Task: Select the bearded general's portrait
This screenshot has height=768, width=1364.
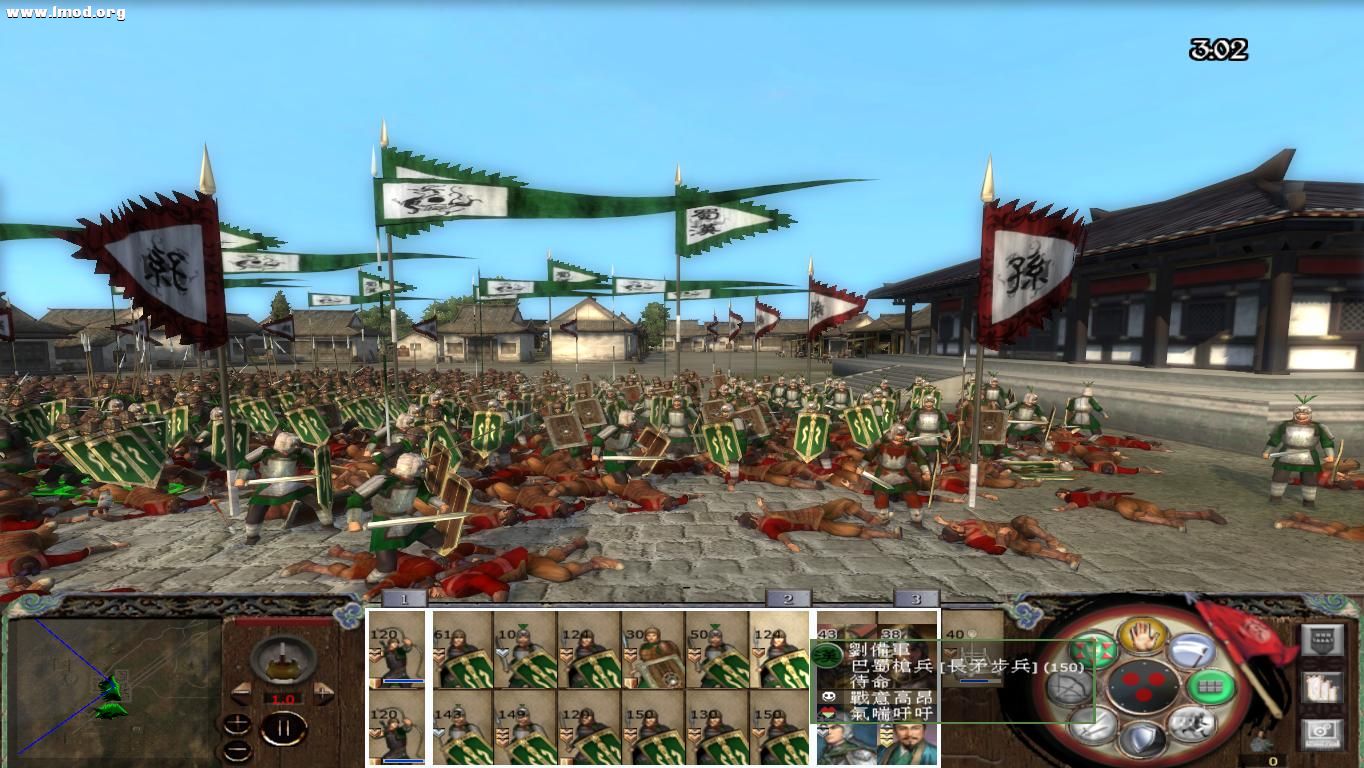Action: click(x=908, y=744)
